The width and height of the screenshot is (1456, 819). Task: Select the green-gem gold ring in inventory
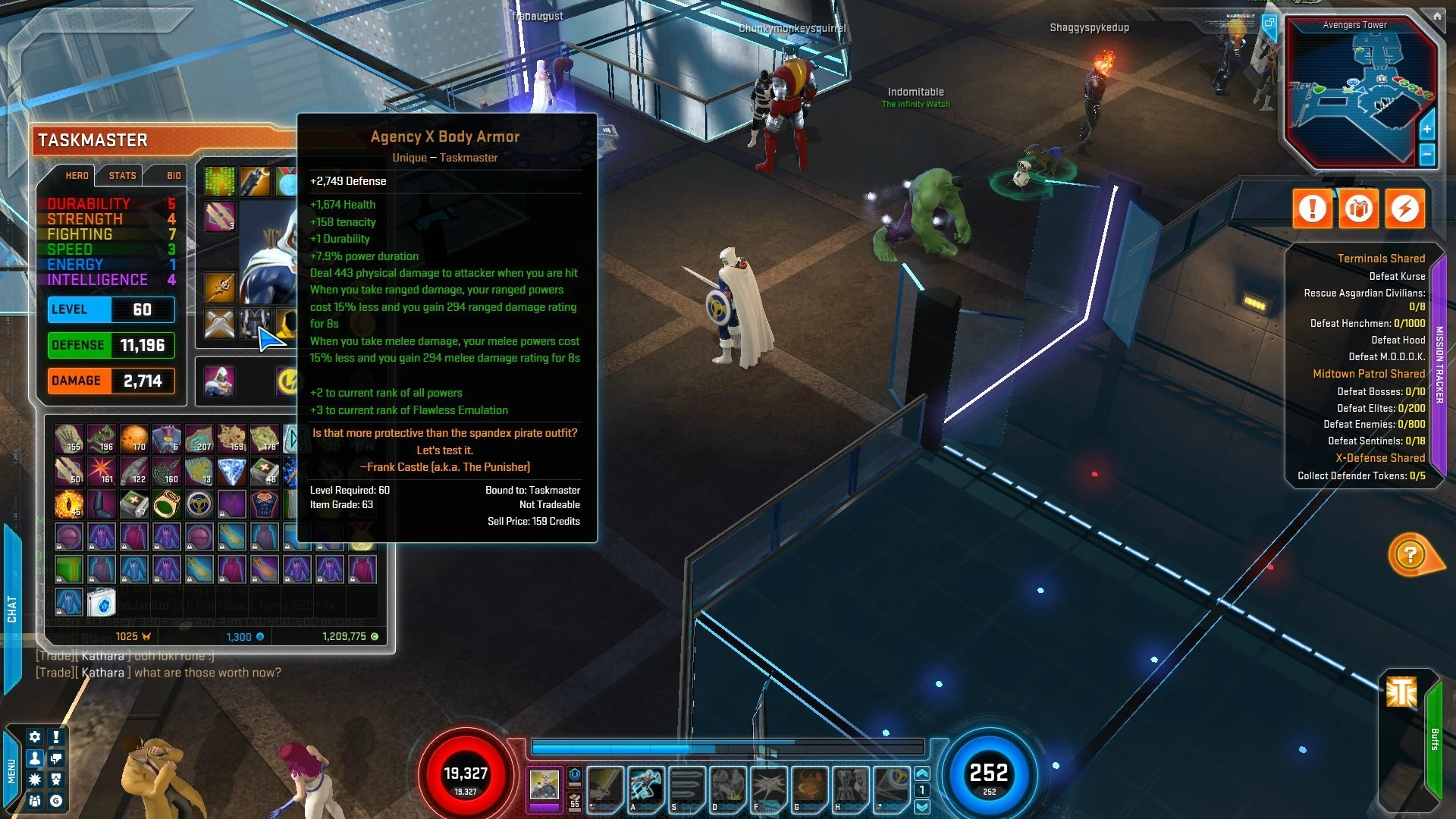(167, 504)
